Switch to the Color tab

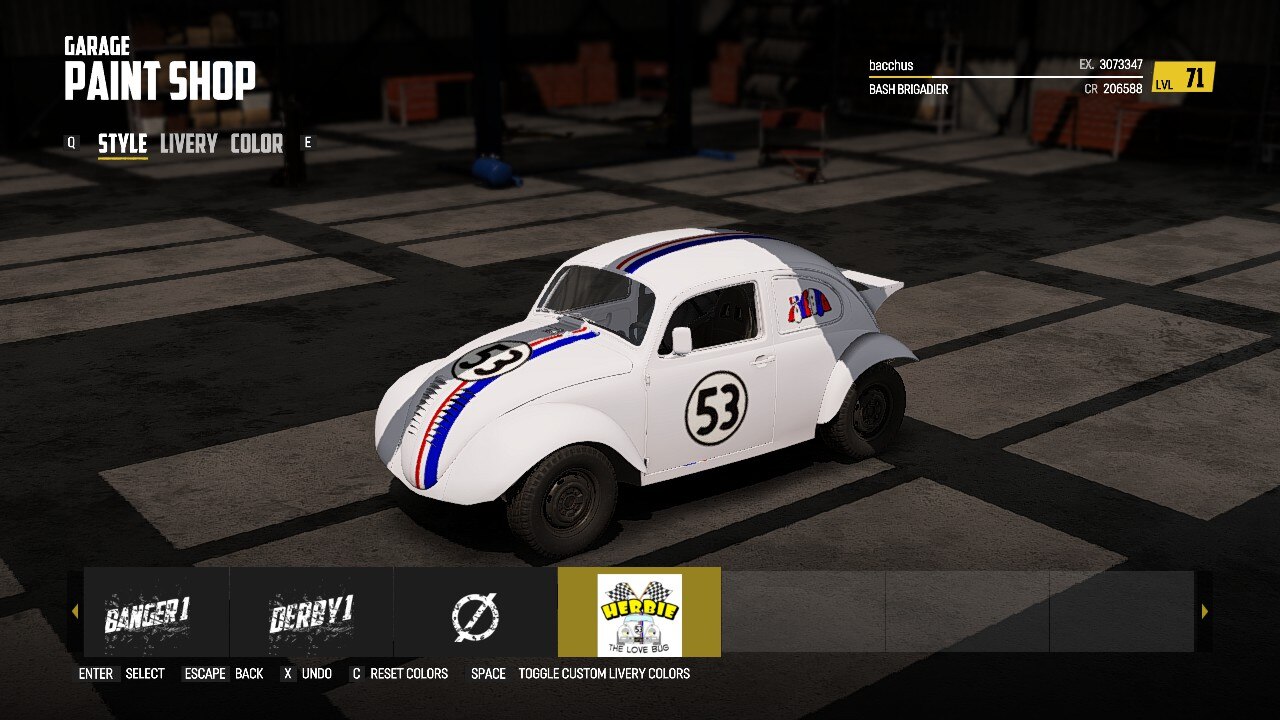256,144
